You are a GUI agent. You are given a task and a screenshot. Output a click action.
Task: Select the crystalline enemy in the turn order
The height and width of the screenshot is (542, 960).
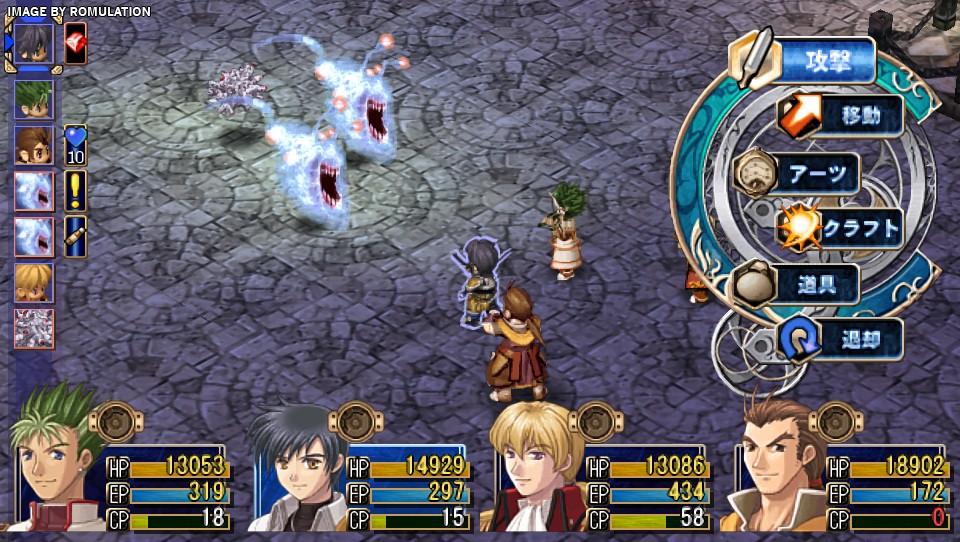pyautogui.click(x=34, y=329)
